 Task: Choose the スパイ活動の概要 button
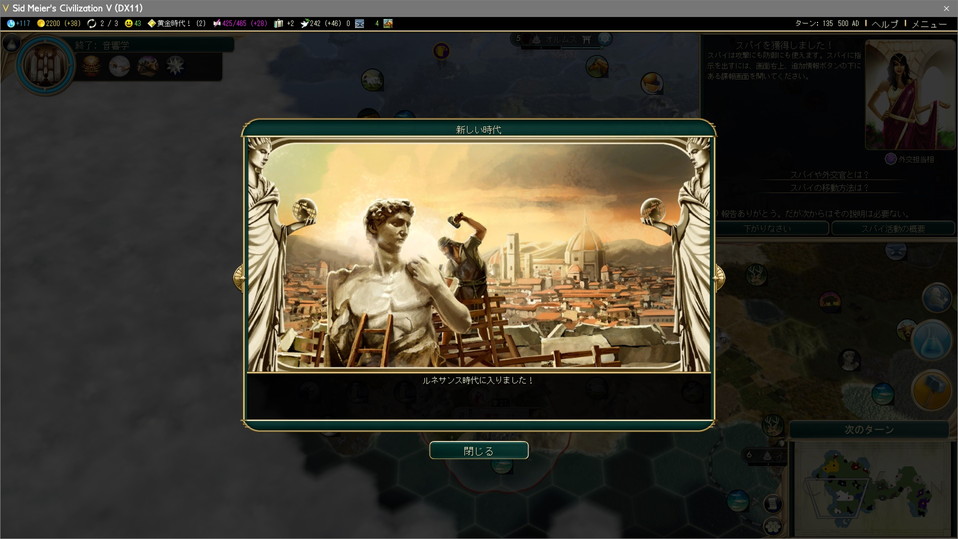(890, 228)
